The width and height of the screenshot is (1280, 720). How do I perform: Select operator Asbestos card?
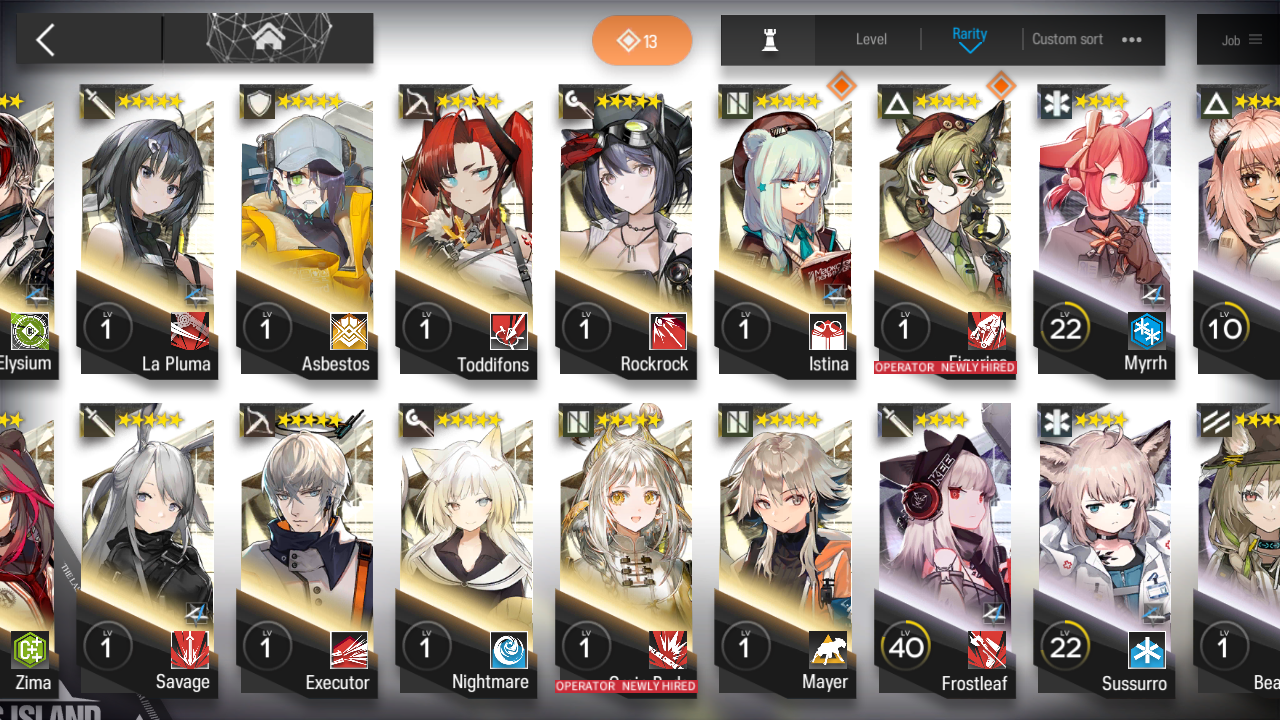306,230
